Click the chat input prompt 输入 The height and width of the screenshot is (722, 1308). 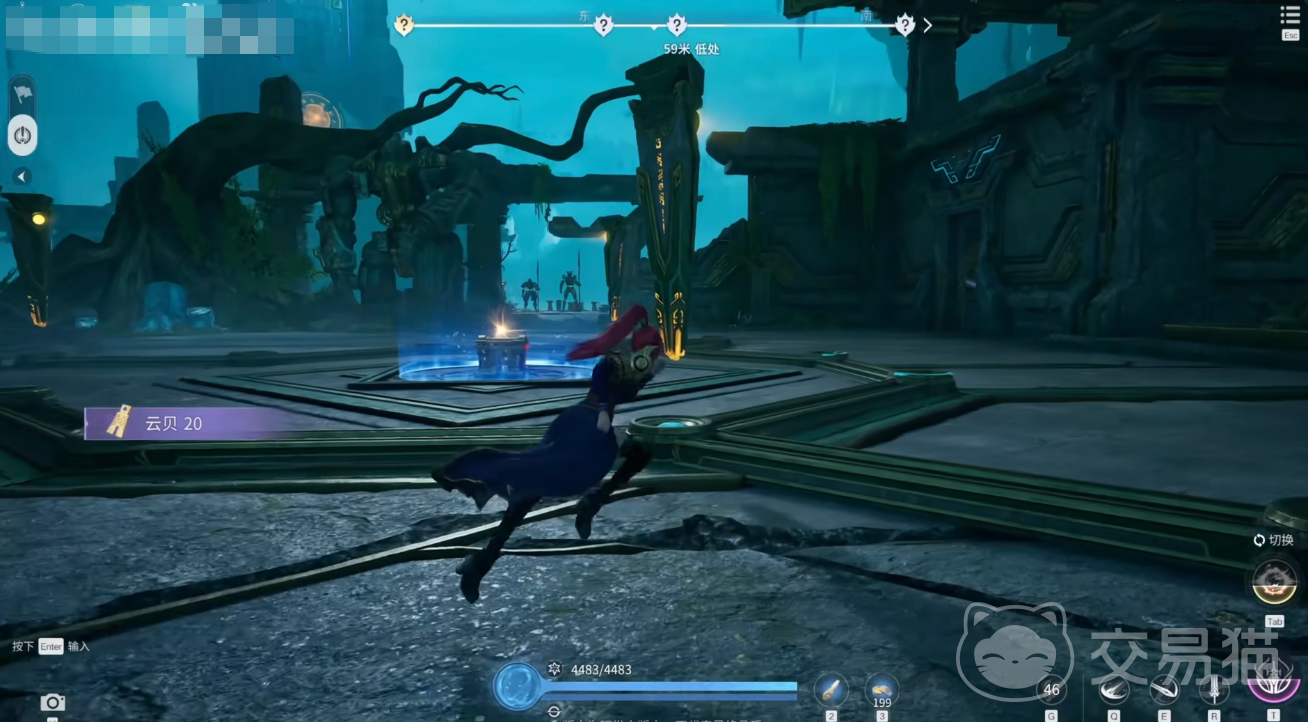(78, 646)
